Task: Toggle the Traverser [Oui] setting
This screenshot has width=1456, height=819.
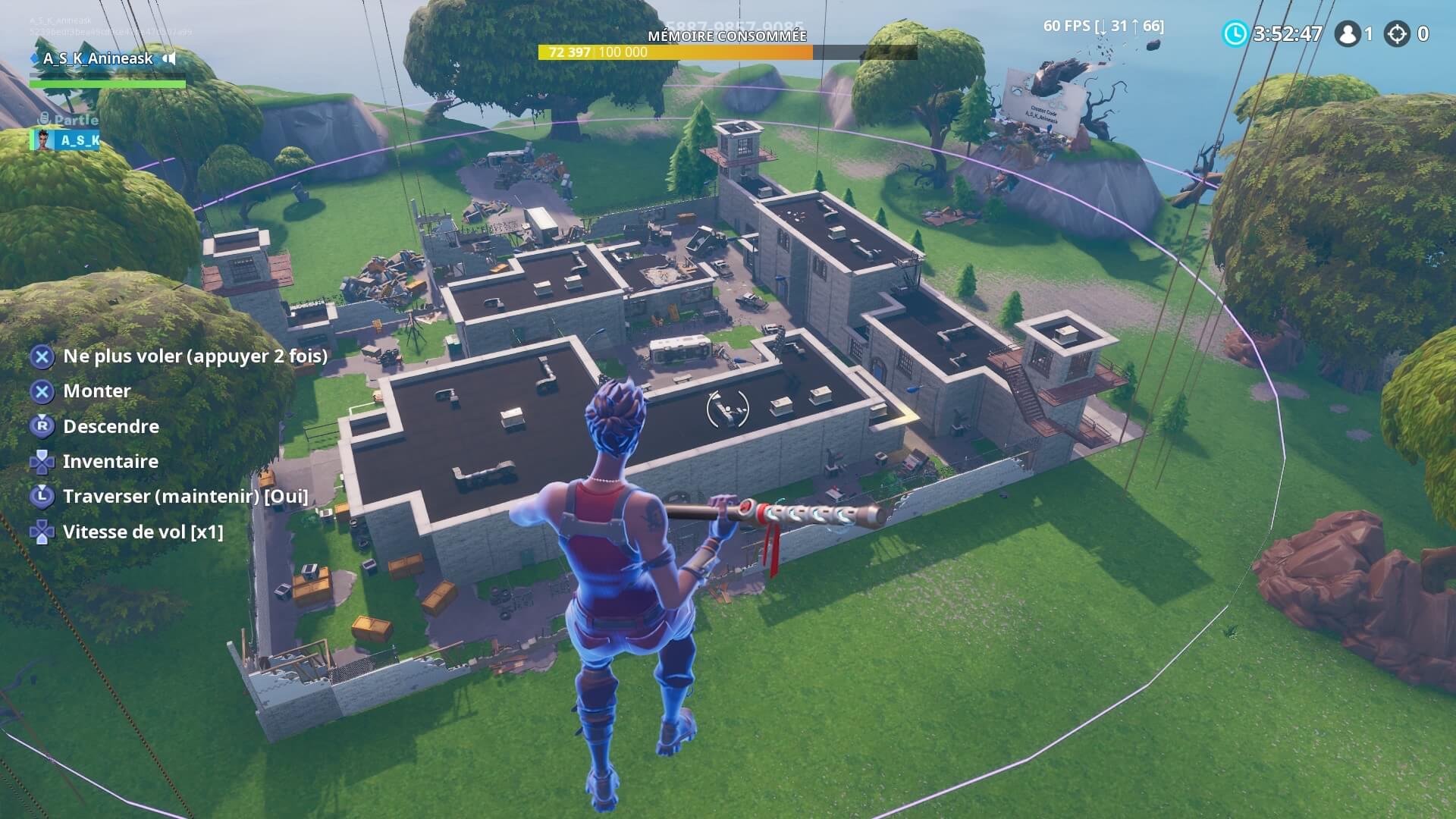Action: (x=185, y=497)
